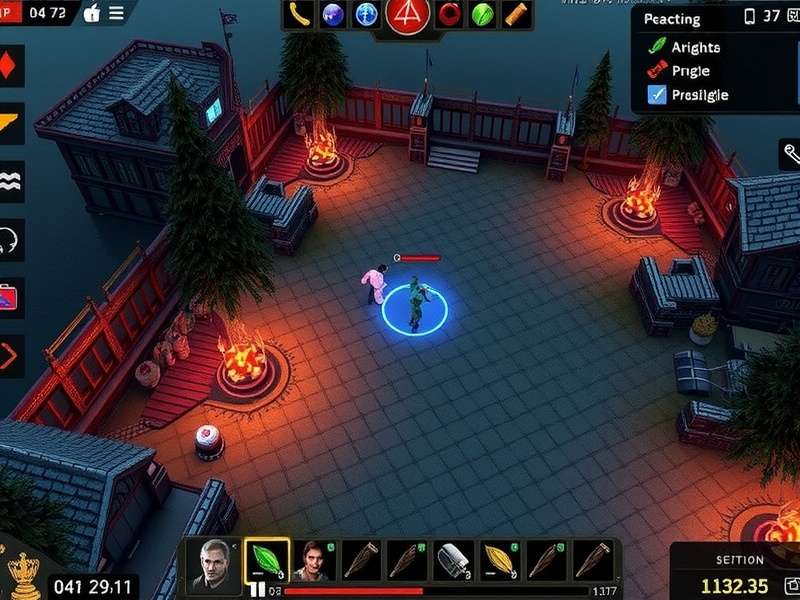This screenshot has height=600, width=800.
Task: Select the highlighted green leaf hotbar slot
Action: 266,561
